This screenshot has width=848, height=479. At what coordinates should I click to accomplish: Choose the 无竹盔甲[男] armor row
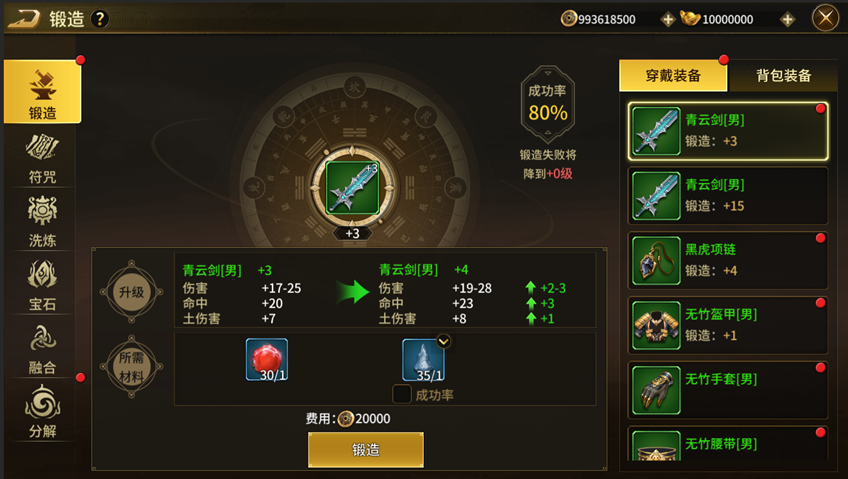[x=728, y=325]
